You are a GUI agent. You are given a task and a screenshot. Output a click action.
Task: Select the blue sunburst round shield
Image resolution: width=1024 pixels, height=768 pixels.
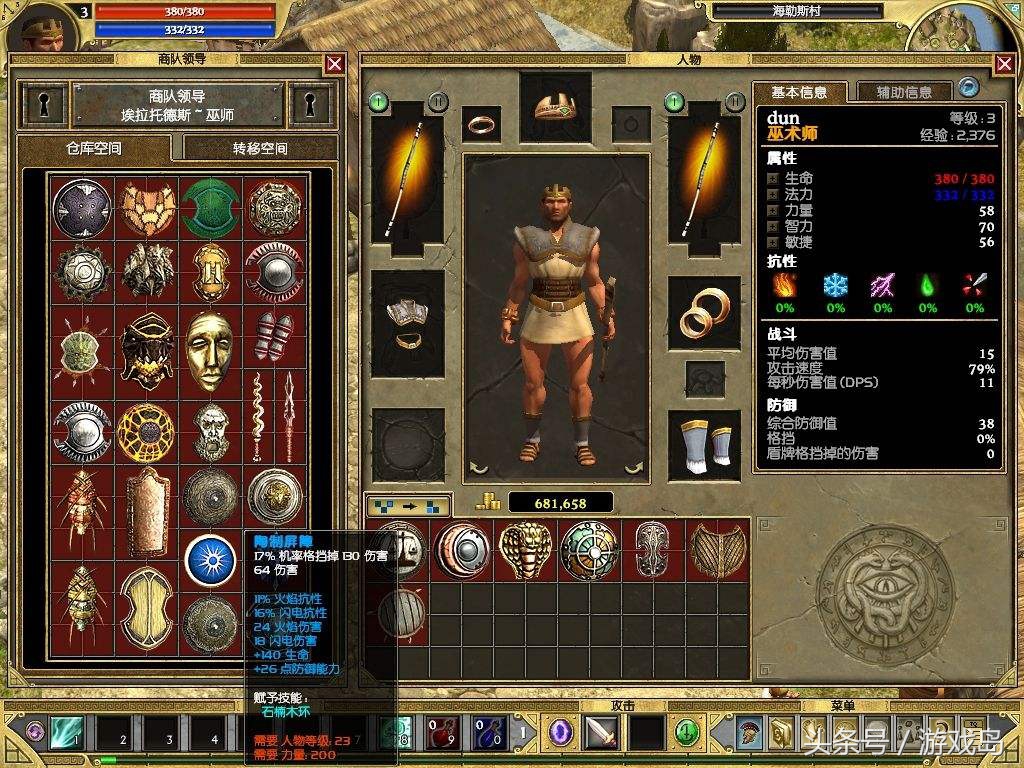point(211,561)
